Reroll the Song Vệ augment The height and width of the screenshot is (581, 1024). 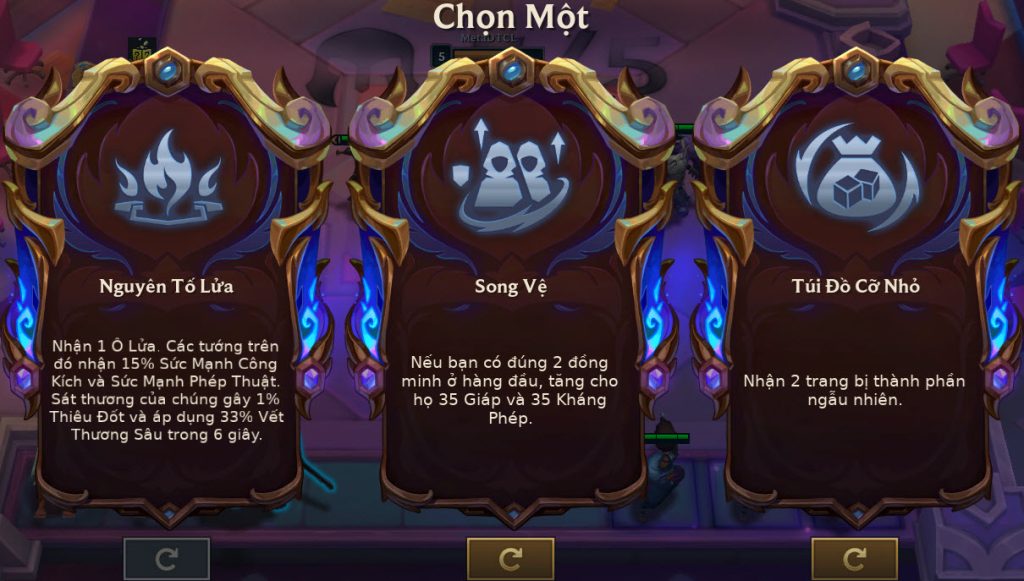[511, 558]
